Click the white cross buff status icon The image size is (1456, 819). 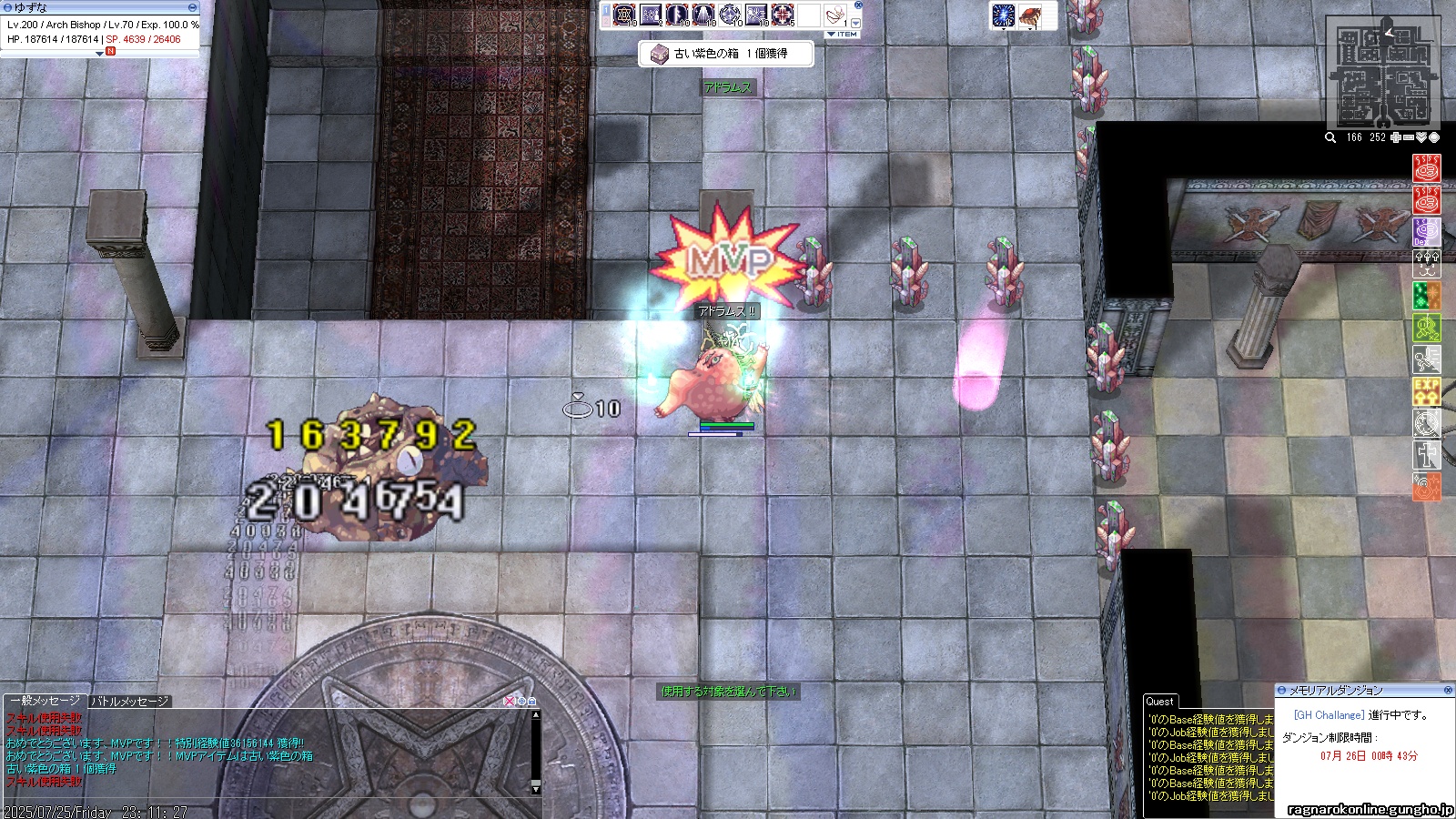[1426, 455]
